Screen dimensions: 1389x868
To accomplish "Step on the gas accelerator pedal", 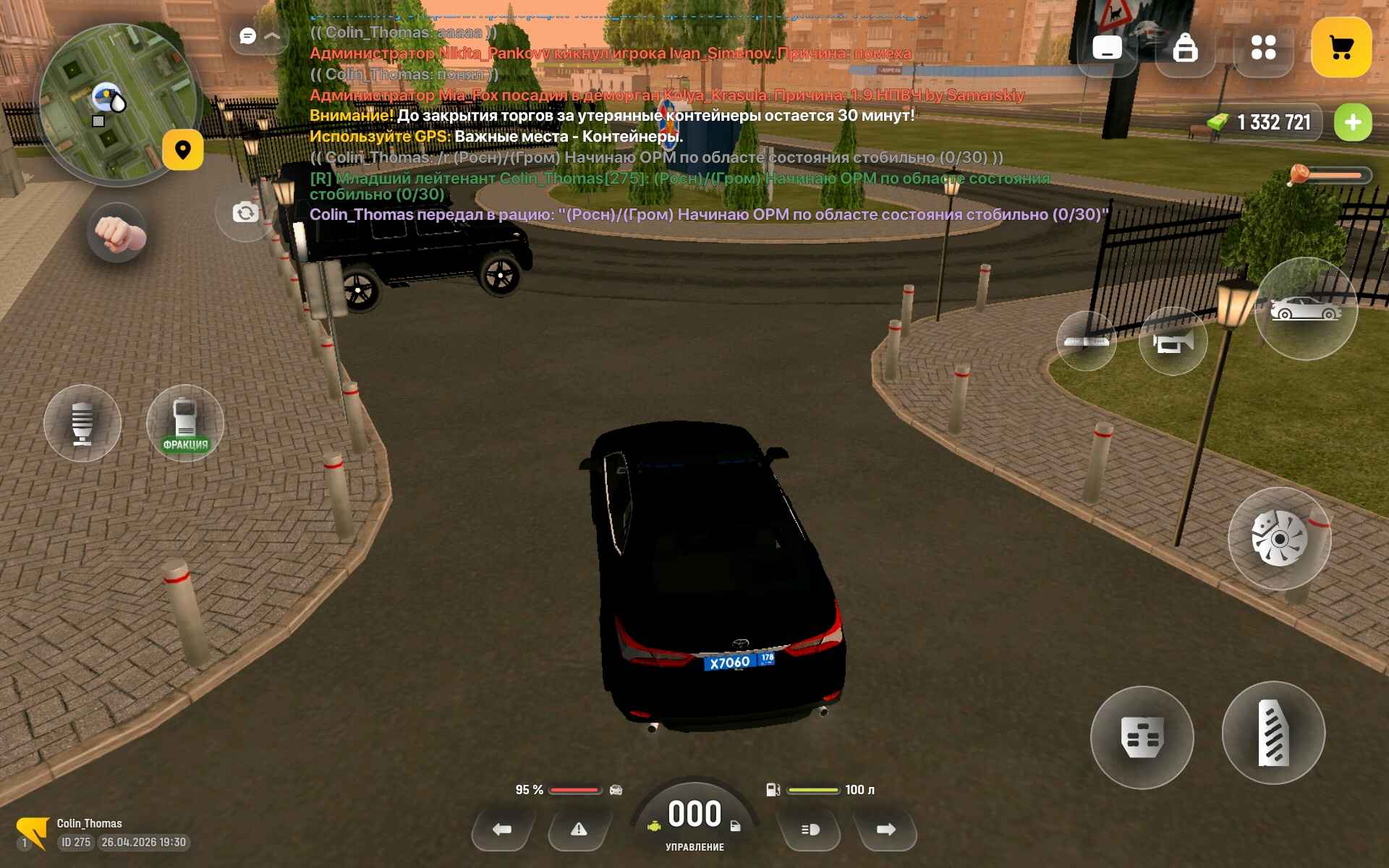I will pyautogui.click(x=1273, y=733).
